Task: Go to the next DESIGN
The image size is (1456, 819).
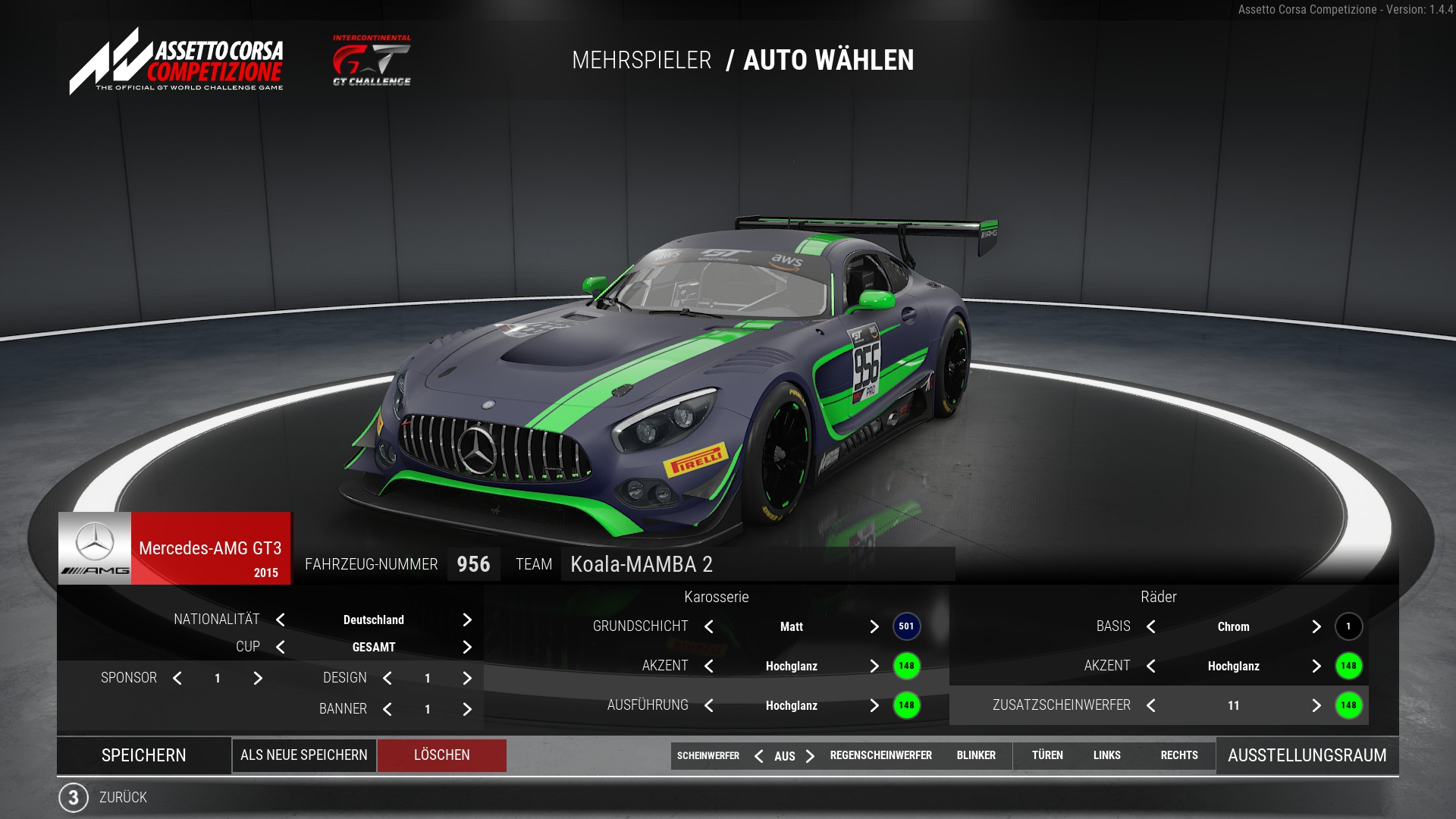Action: (x=467, y=679)
